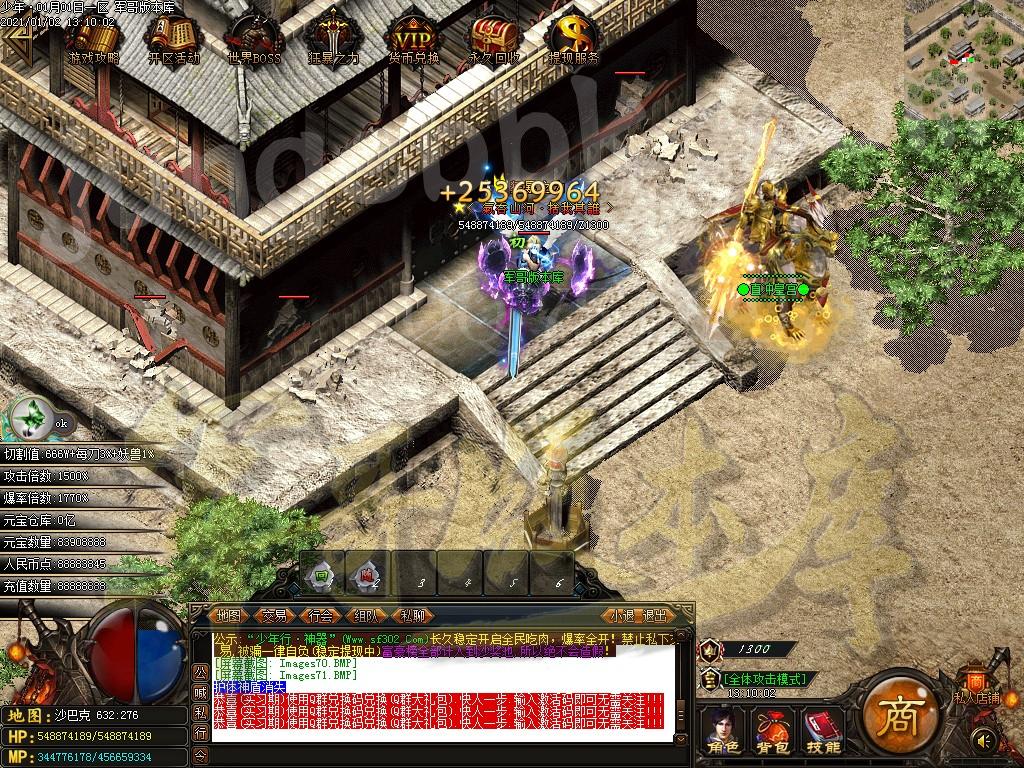This screenshot has height=768, width=1024.
Task: Toggle the sound speaker icon
Action: tap(985, 740)
